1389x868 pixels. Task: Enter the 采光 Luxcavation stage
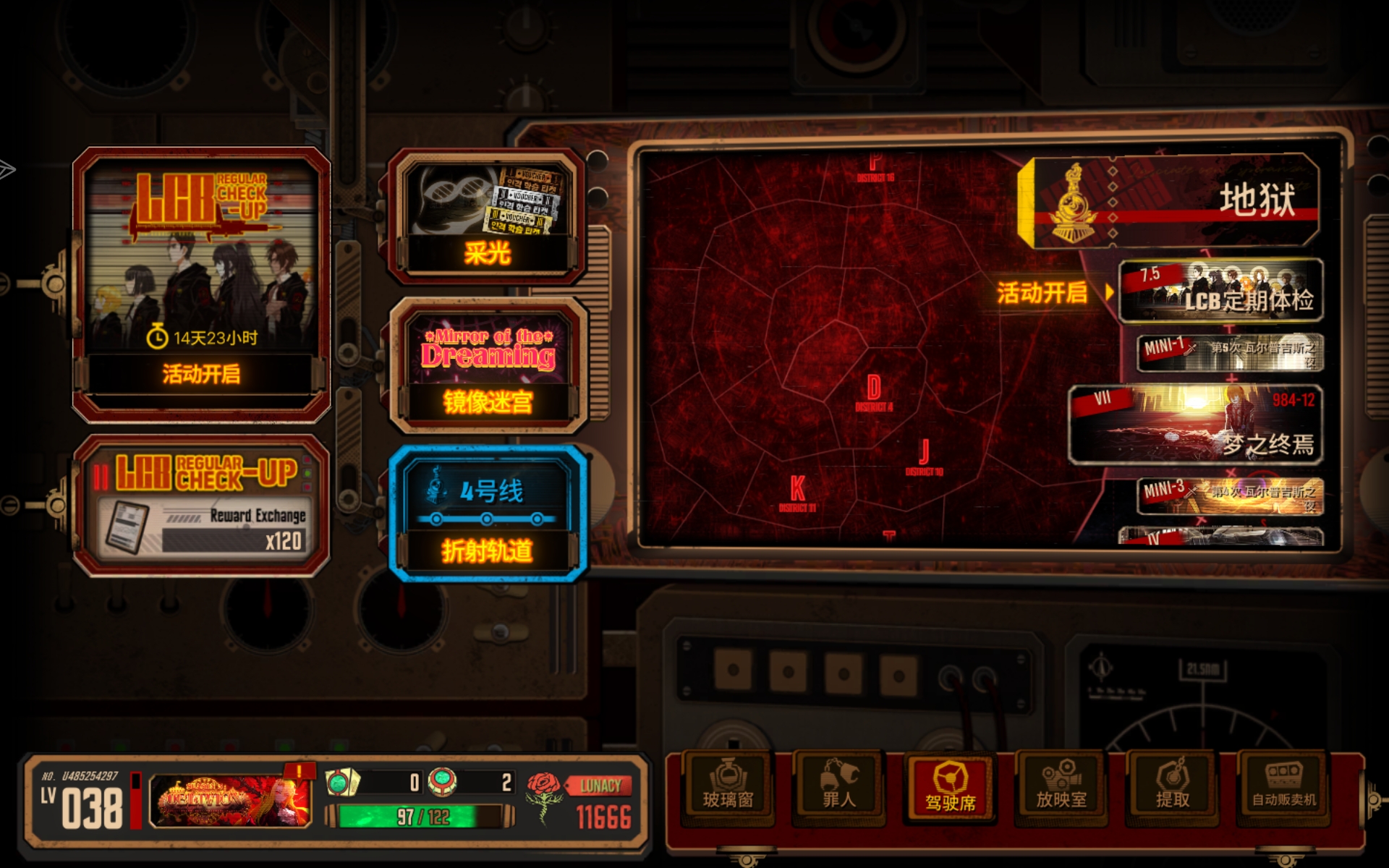pyautogui.click(x=487, y=217)
